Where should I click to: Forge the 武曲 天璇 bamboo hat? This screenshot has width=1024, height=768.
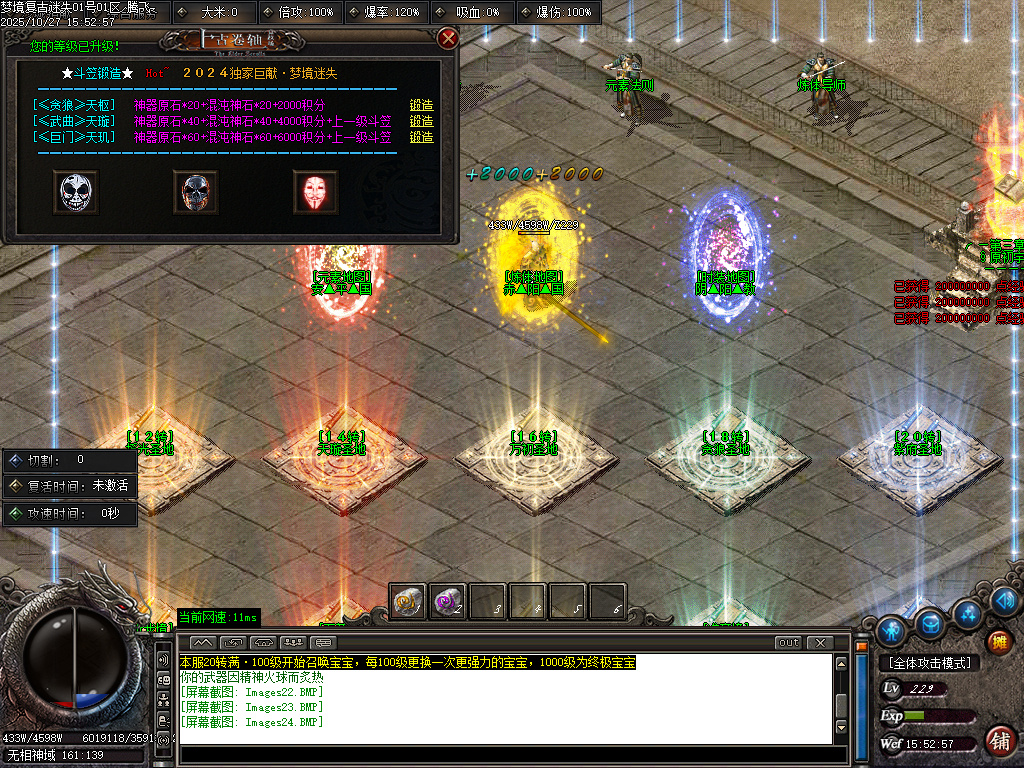coord(421,121)
